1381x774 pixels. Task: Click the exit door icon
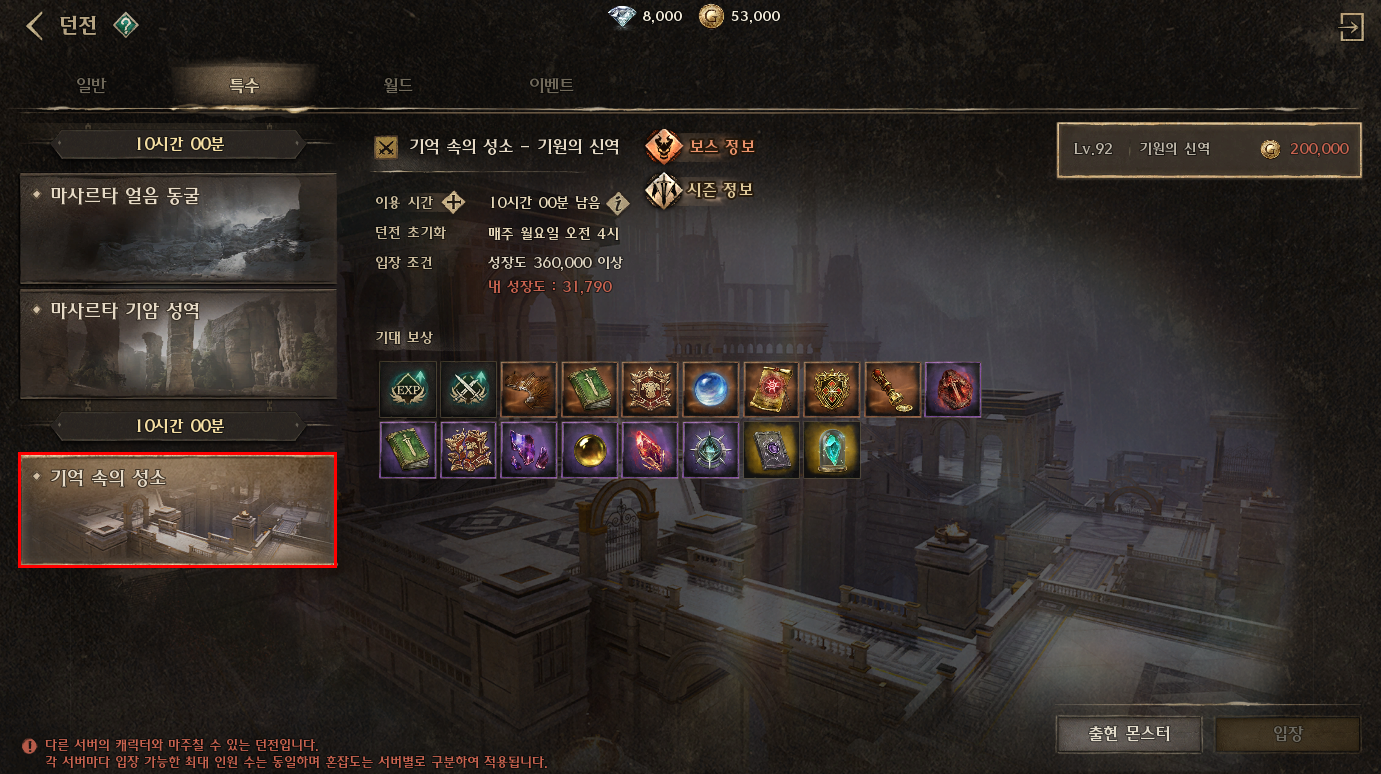click(x=1351, y=27)
